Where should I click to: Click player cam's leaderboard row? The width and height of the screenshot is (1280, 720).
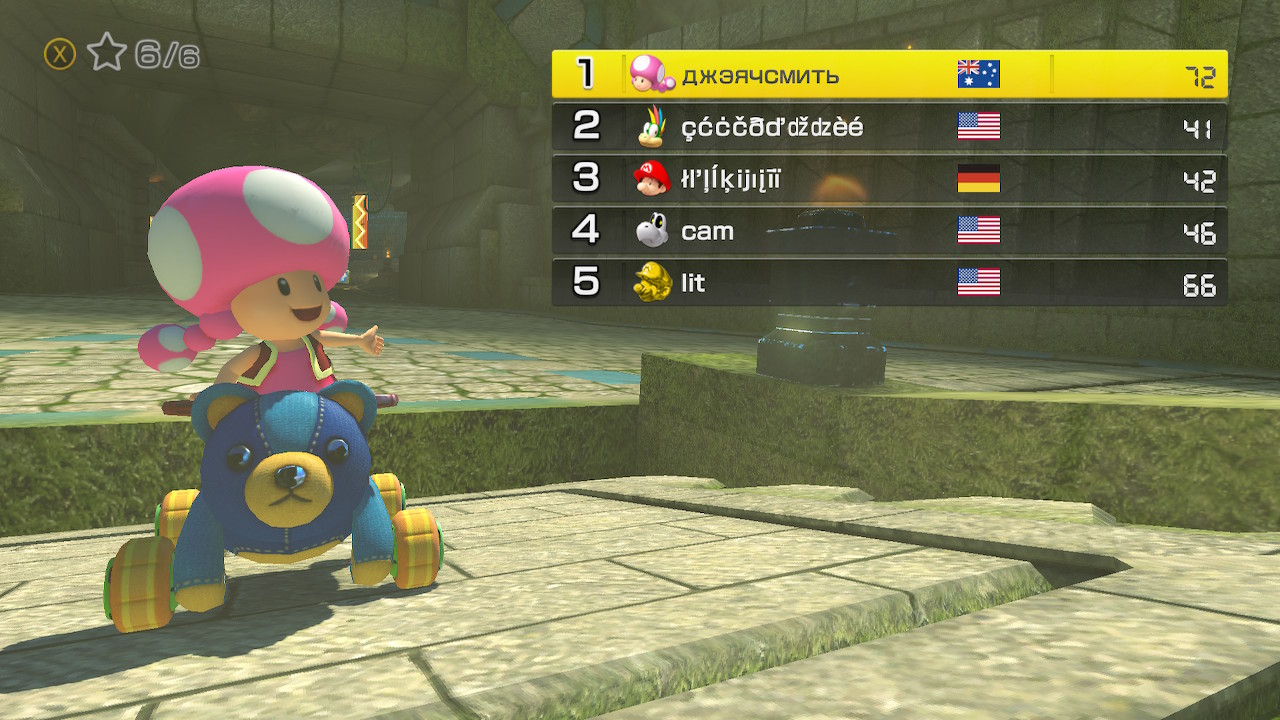point(889,231)
